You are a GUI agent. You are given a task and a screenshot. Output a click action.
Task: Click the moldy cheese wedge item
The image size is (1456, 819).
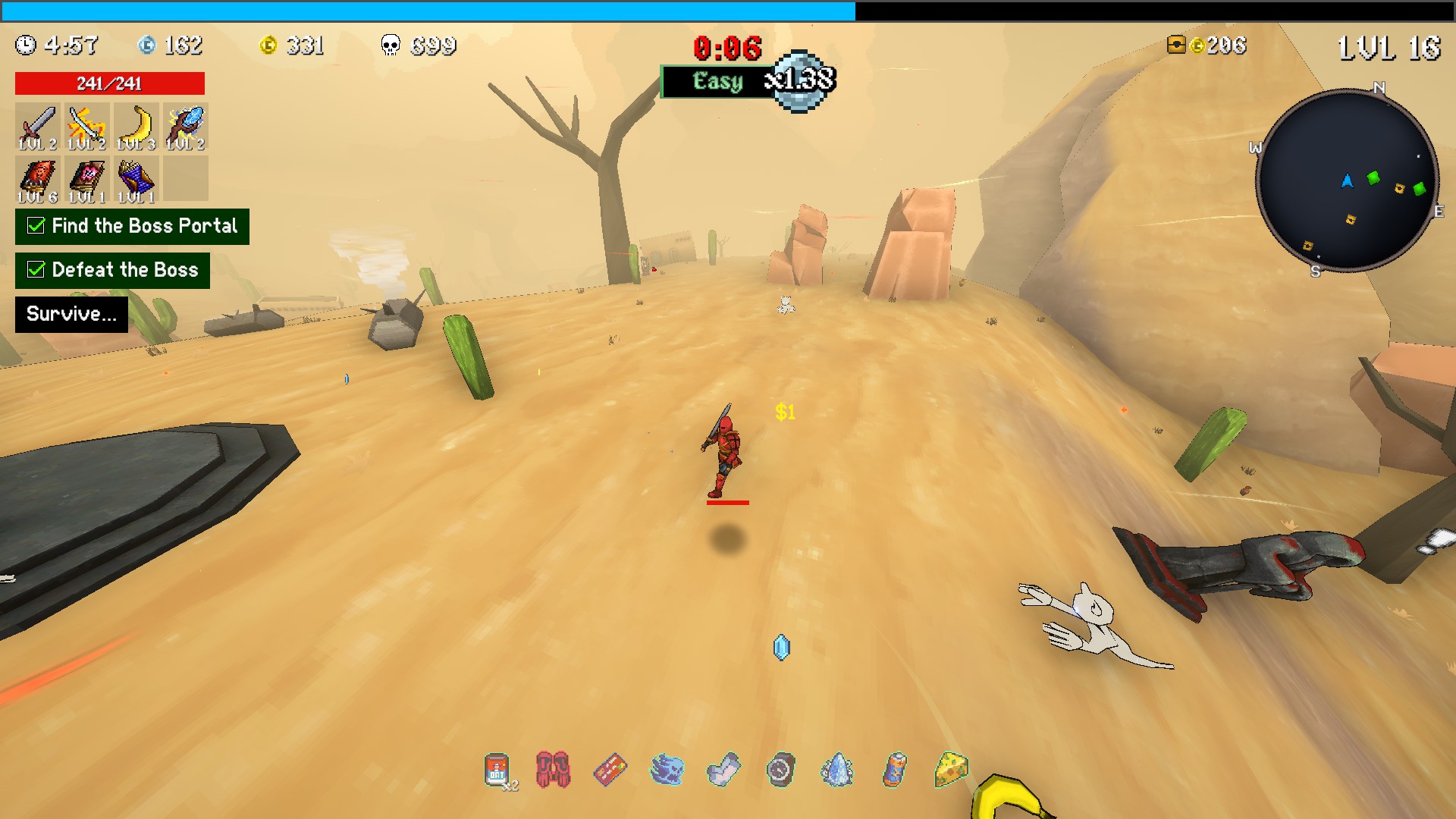952,769
